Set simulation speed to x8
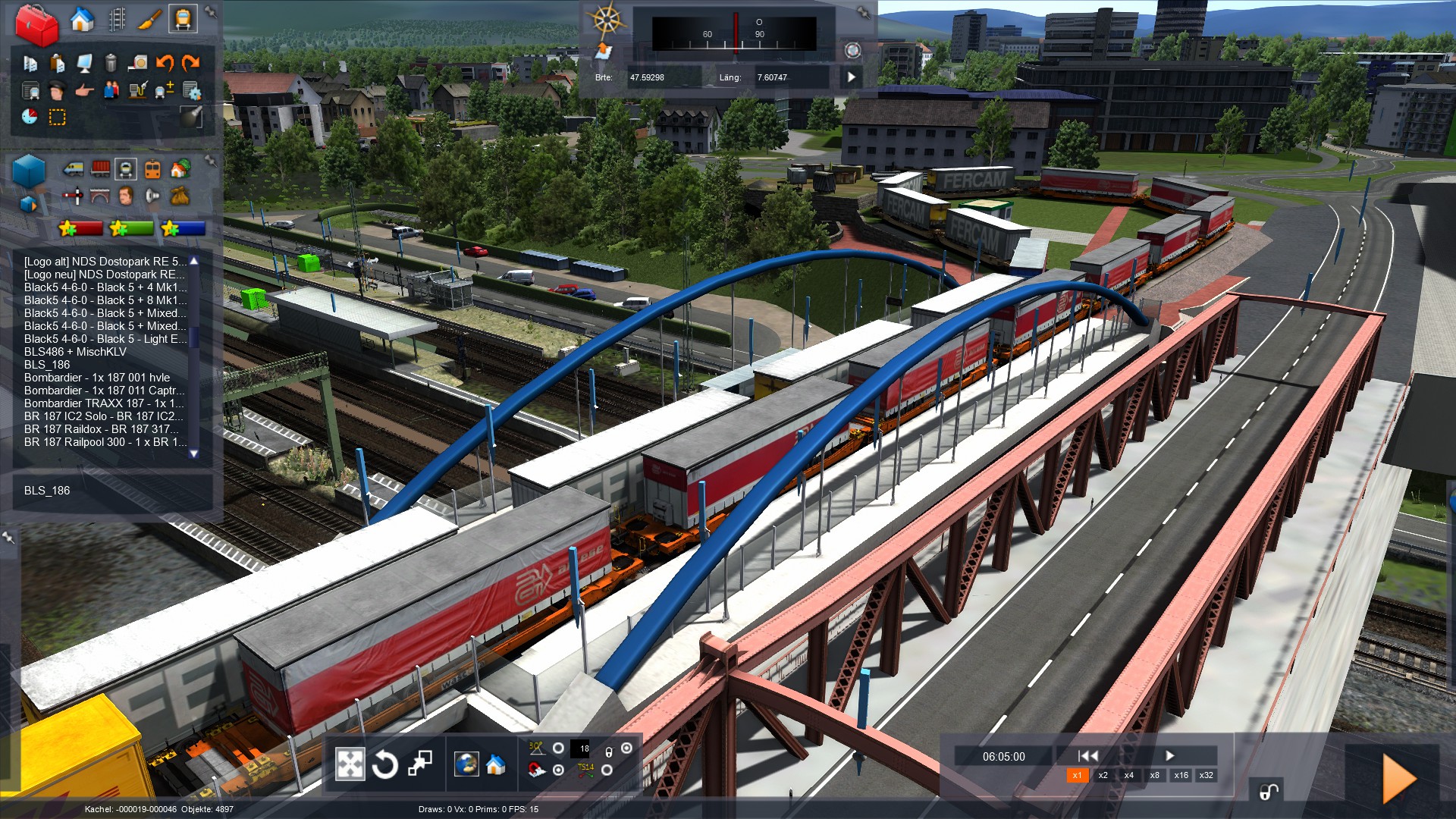 (1154, 775)
